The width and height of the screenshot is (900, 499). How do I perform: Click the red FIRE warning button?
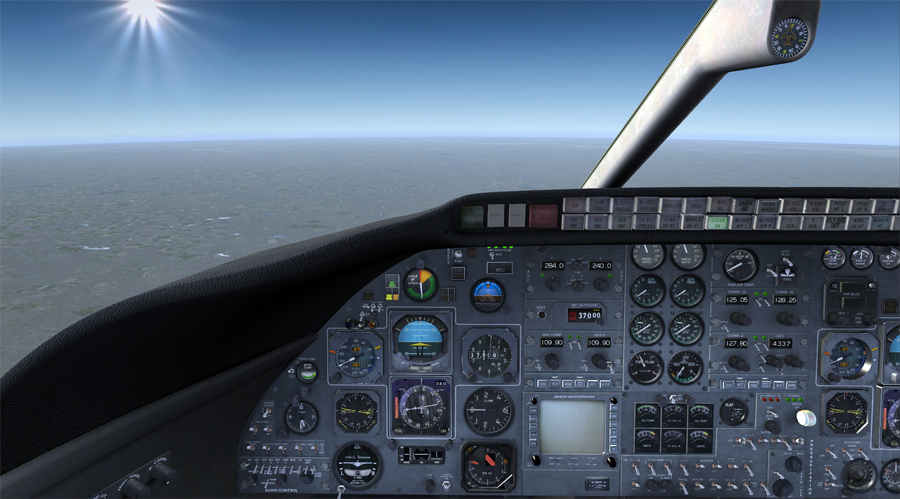tap(543, 214)
